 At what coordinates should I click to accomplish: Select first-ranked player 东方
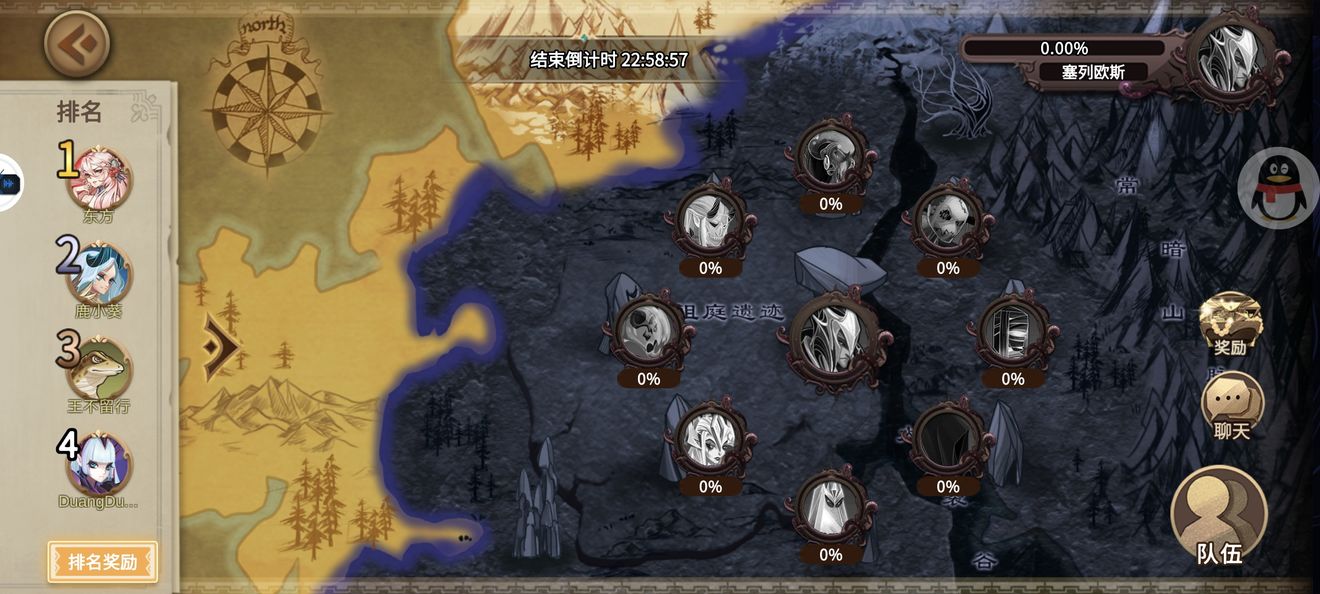point(100,178)
